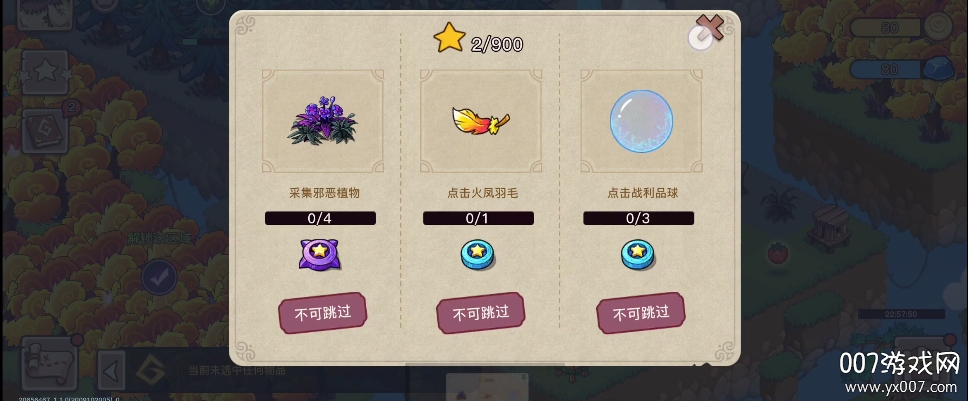Open the star menu on the left sidebar
Screen dimensions: 968x401
tap(46, 70)
